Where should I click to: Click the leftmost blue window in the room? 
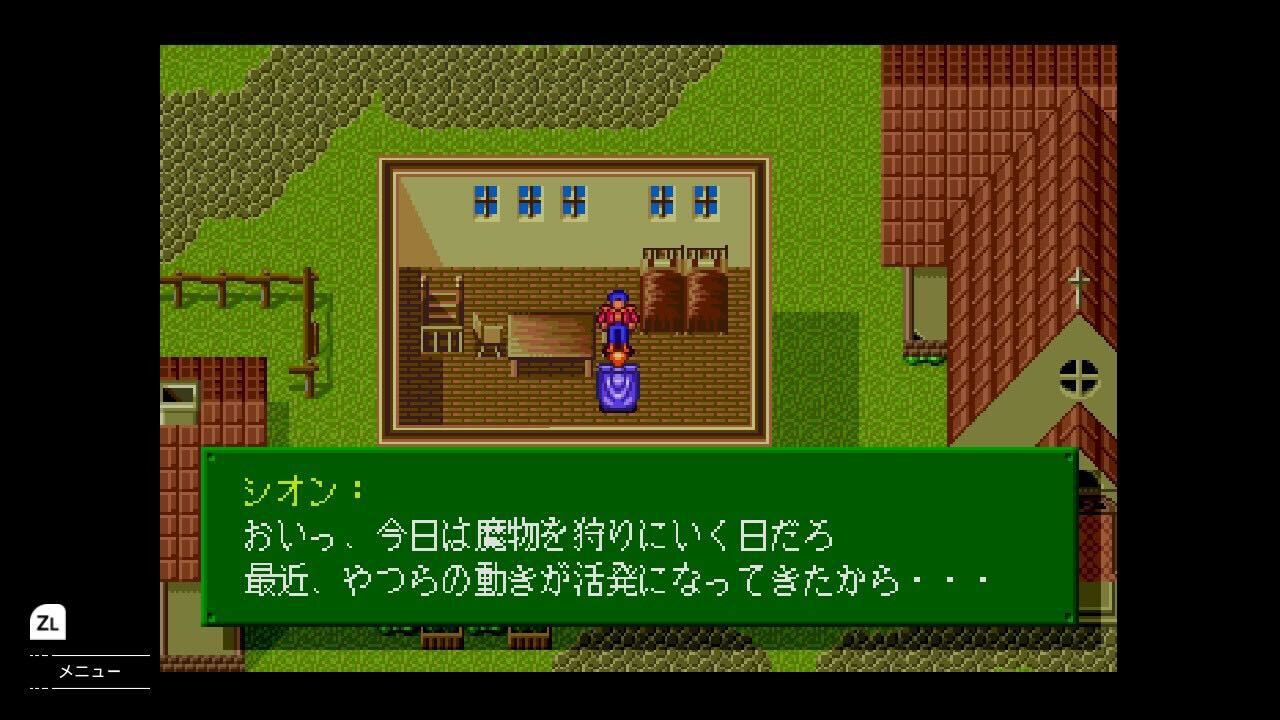[487, 200]
